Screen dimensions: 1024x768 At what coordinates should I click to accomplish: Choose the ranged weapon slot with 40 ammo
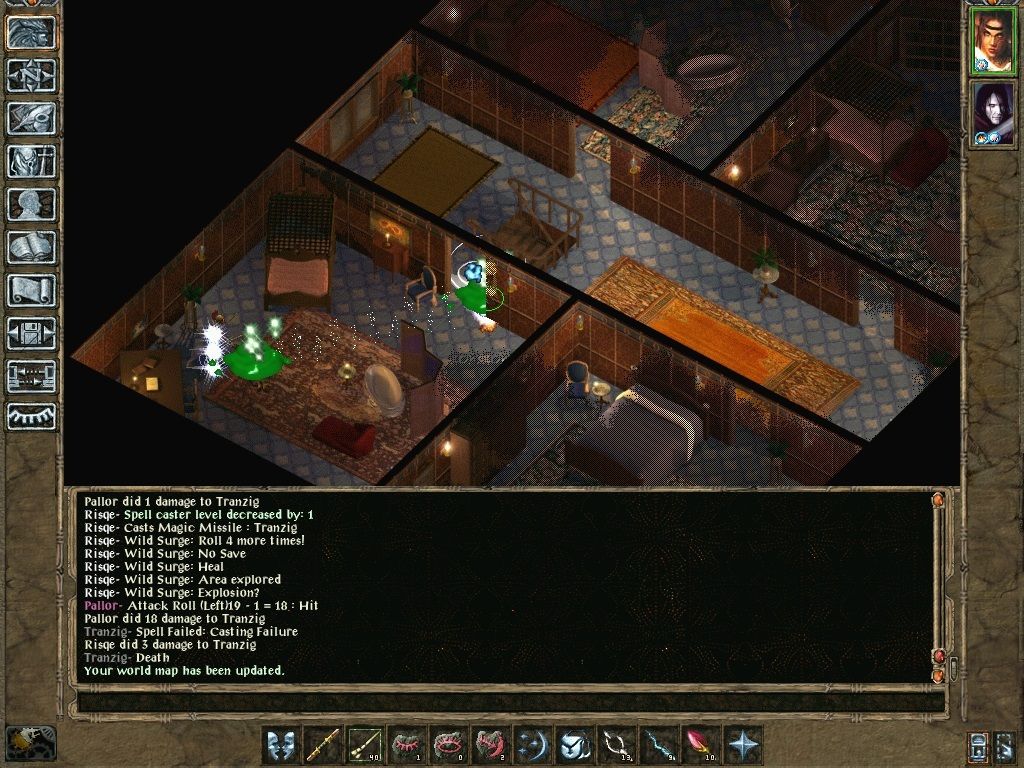[366, 745]
